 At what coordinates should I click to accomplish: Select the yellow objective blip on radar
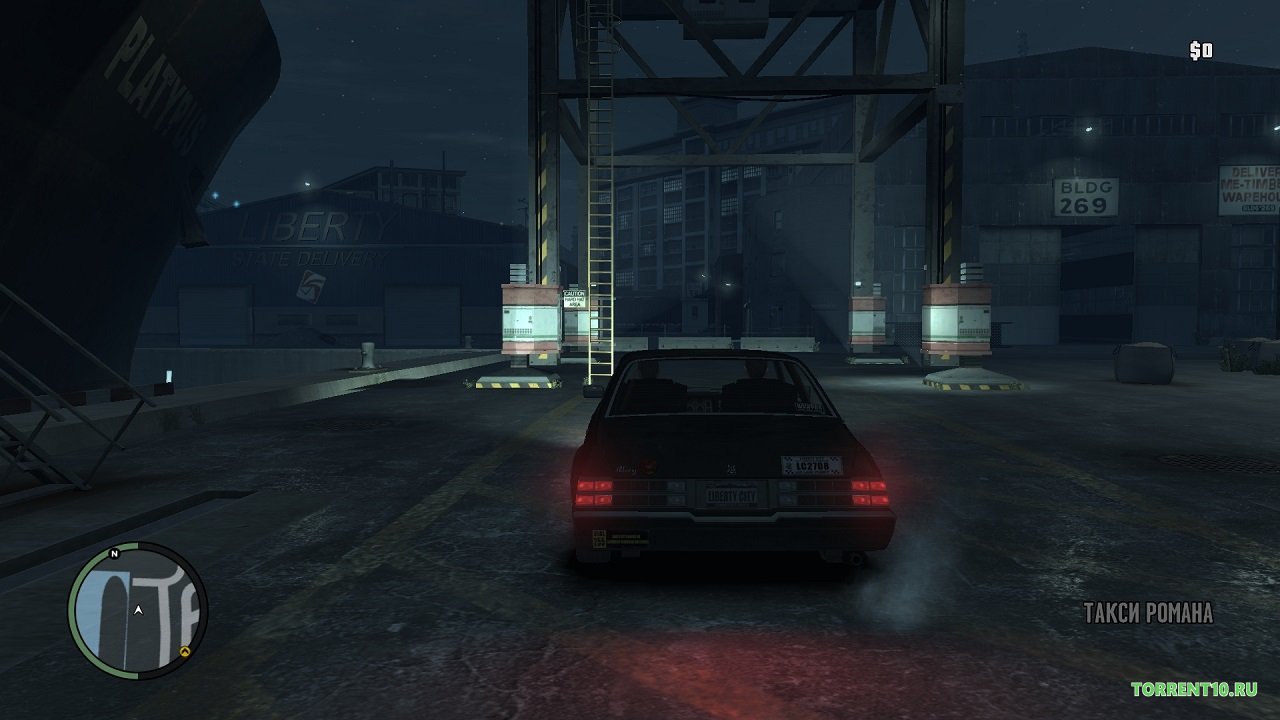(185, 651)
